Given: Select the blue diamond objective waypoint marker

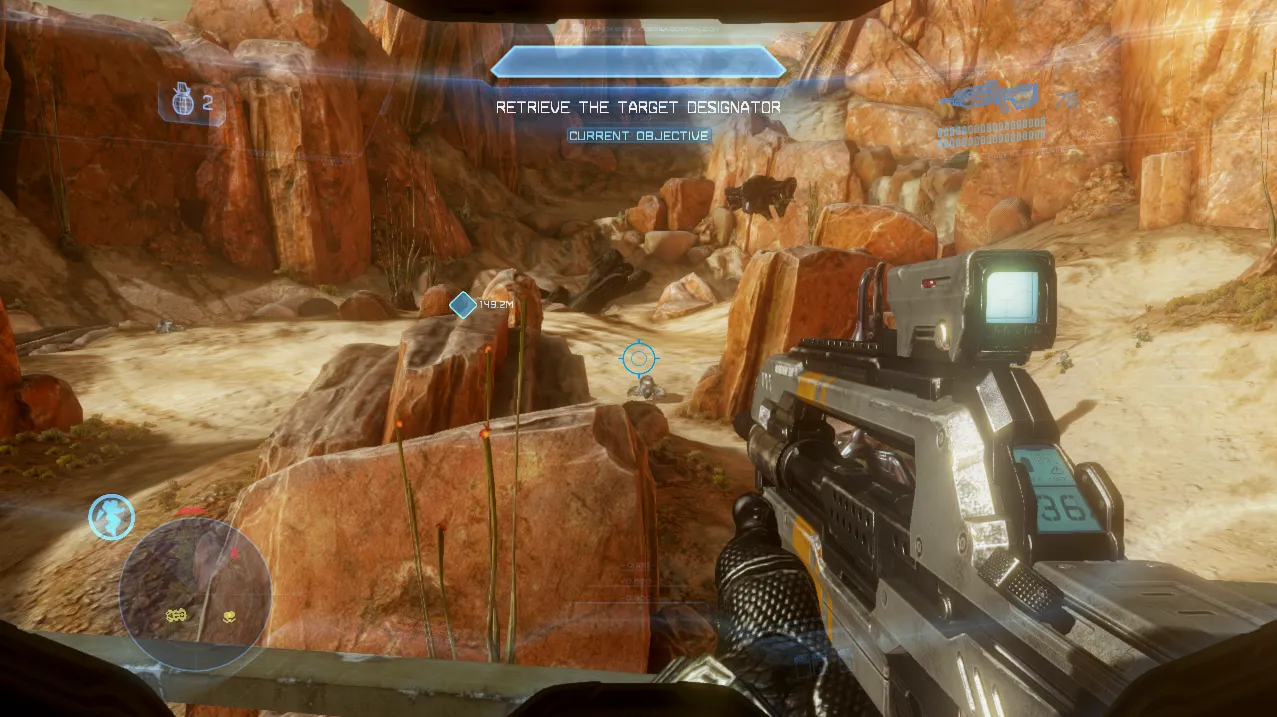Looking at the screenshot, I should 462,305.
